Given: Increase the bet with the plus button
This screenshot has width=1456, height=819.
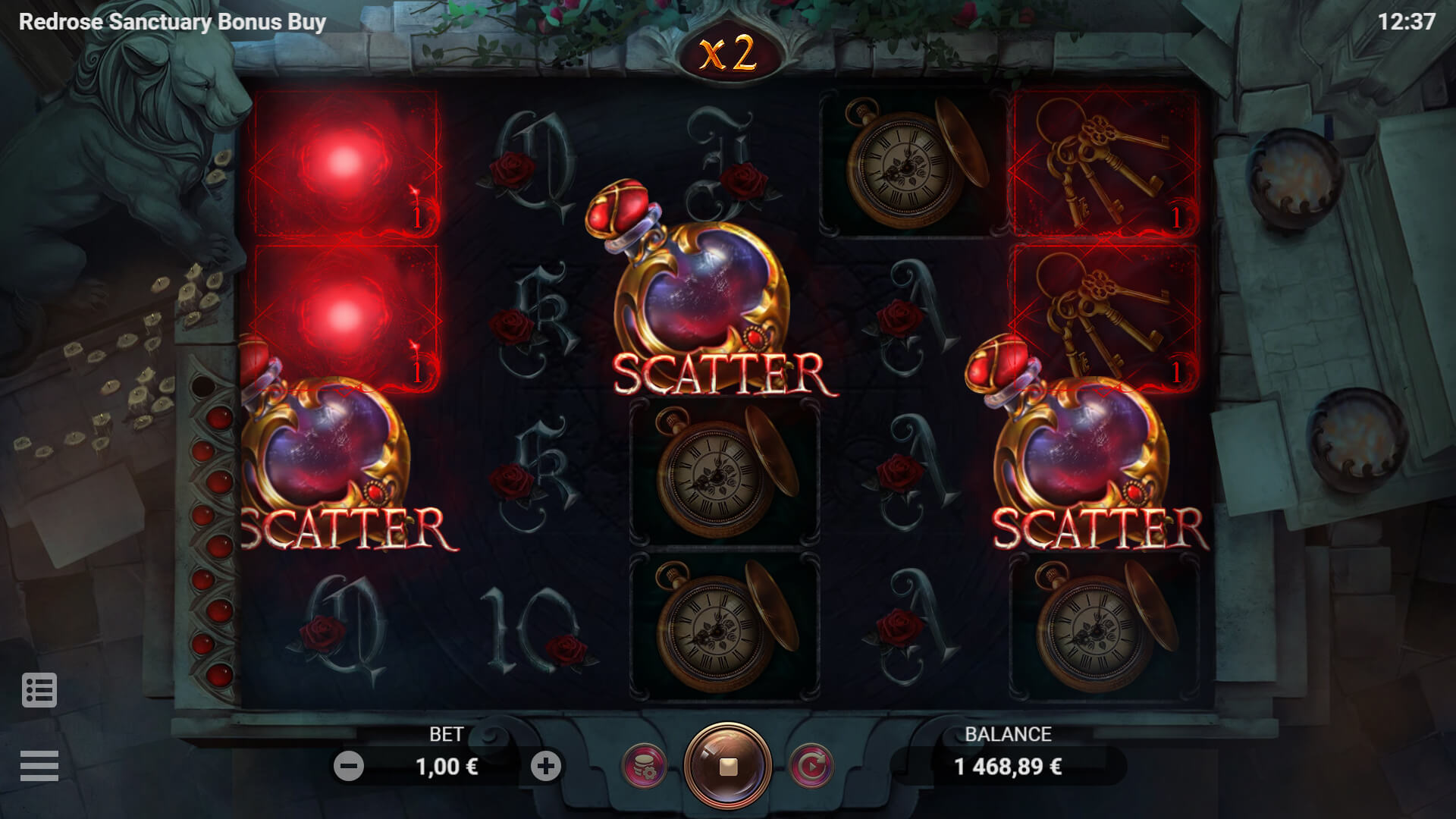Looking at the screenshot, I should coord(545,767).
